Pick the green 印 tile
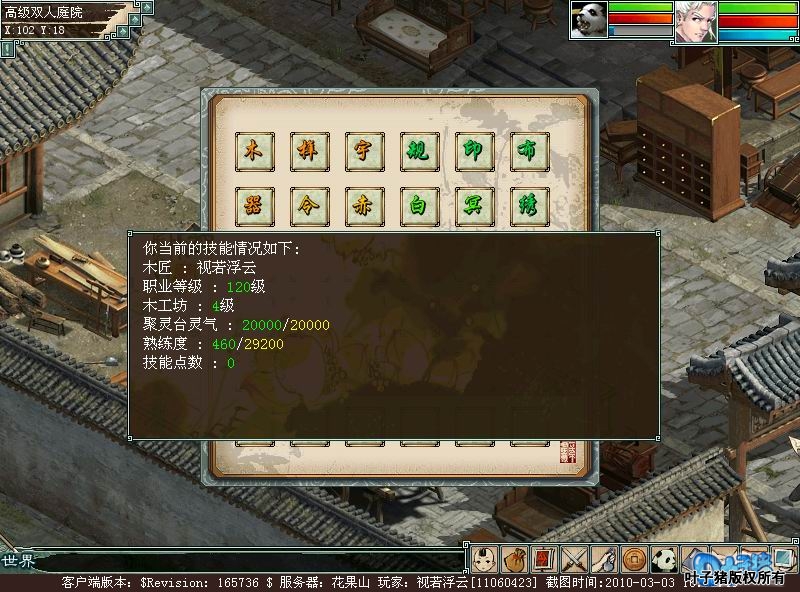Screen dimensions: 800x592 tap(473, 150)
